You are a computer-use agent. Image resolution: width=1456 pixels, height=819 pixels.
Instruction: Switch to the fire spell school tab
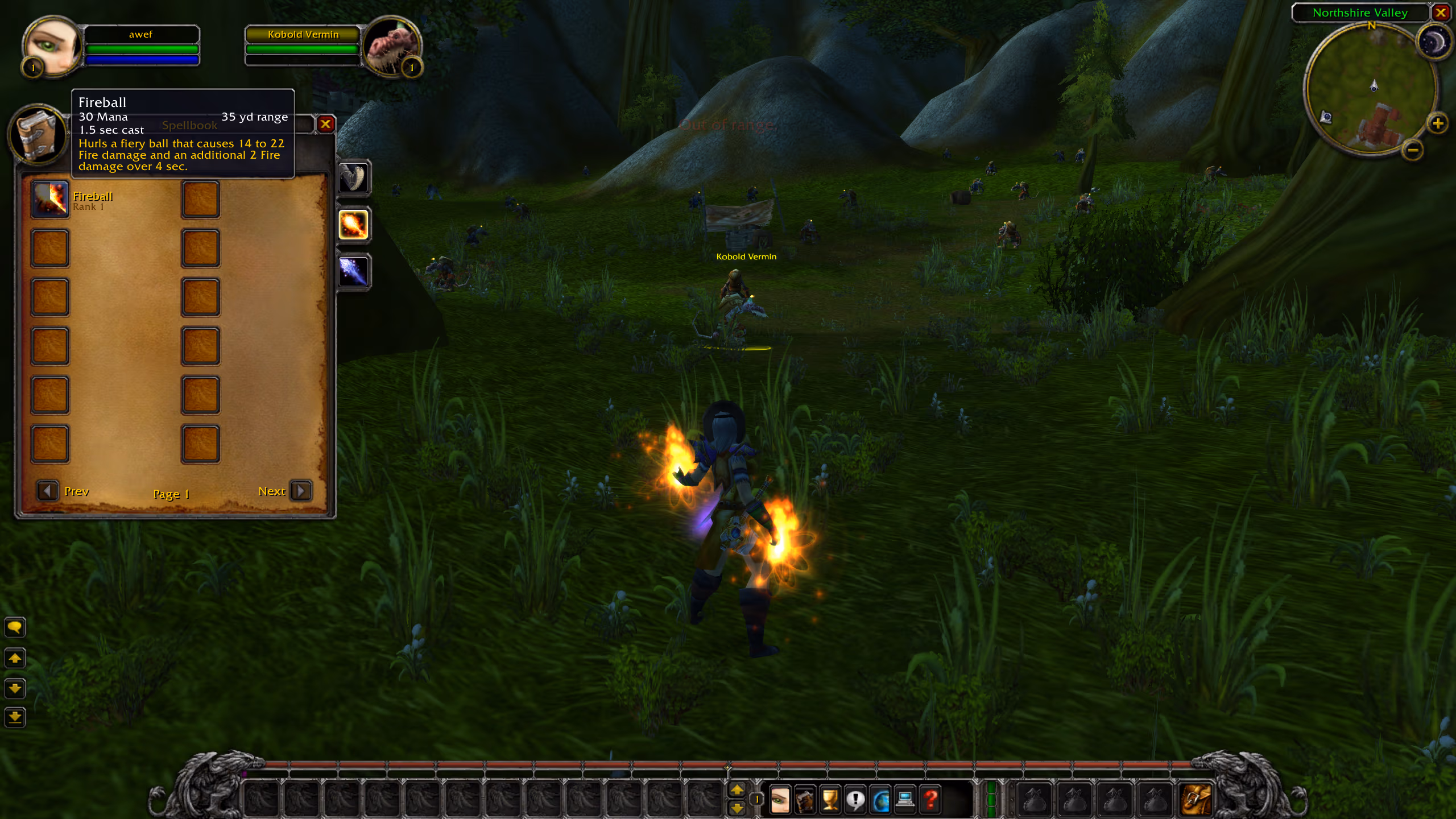coord(353,225)
